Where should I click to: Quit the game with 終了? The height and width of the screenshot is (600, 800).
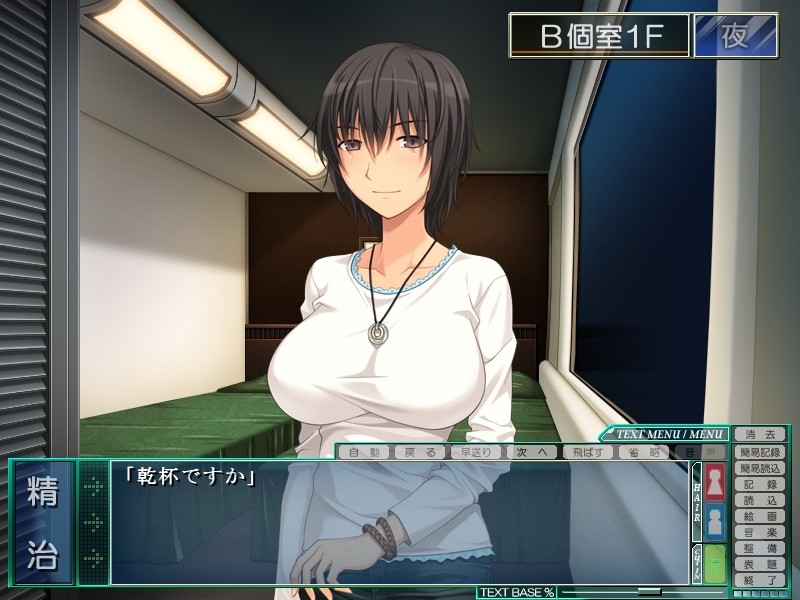[x=760, y=579]
